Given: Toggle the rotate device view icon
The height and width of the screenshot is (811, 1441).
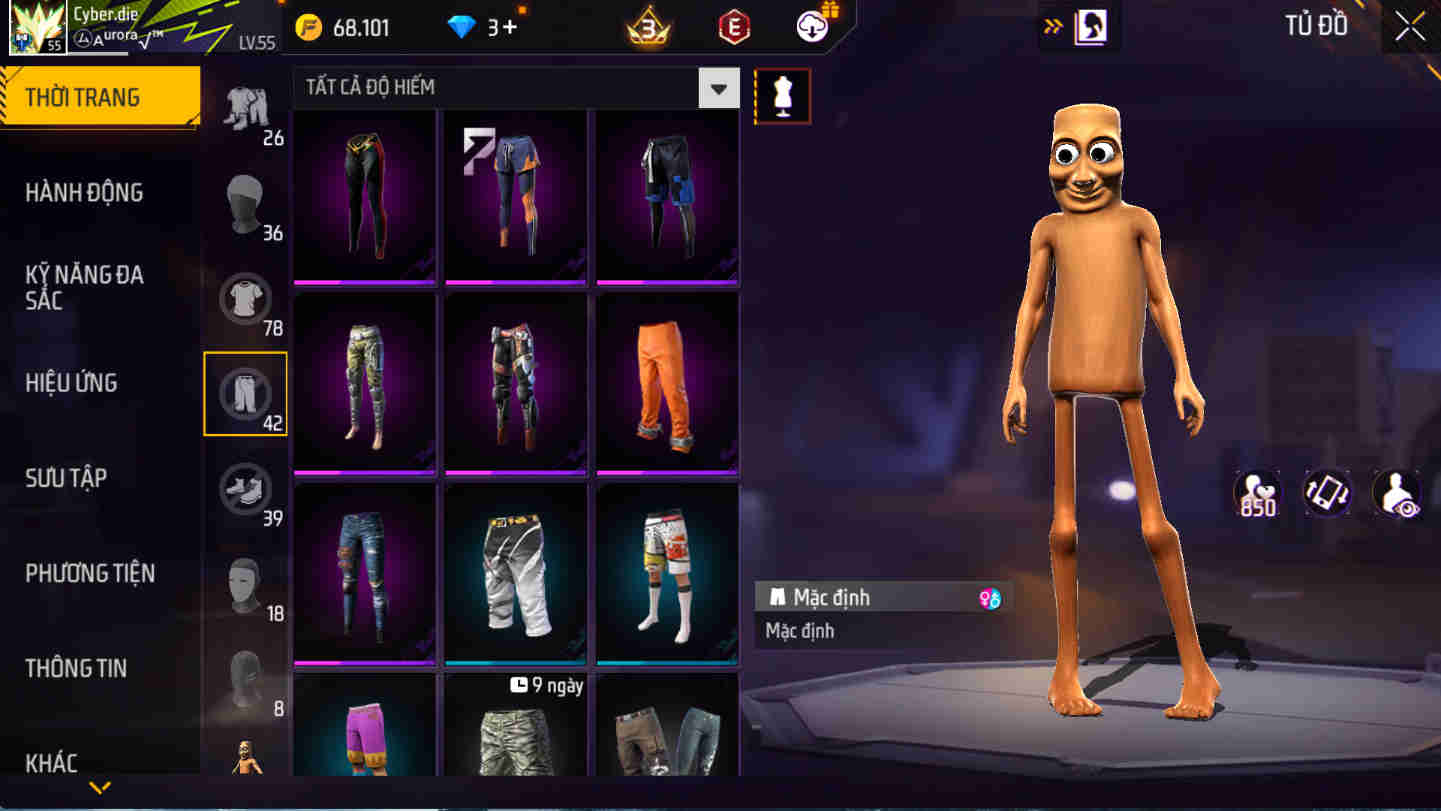Looking at the screenshot, I should (1328, 493).
